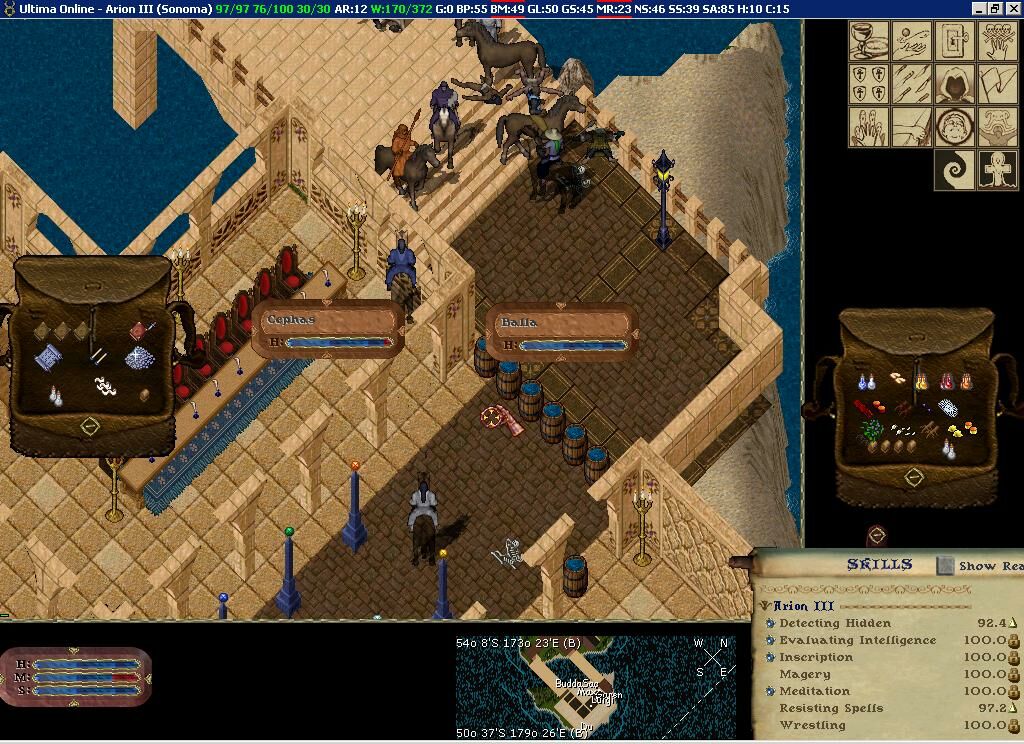Activate the locked door and key spell

pyautogui.click(x=954, y=41)
